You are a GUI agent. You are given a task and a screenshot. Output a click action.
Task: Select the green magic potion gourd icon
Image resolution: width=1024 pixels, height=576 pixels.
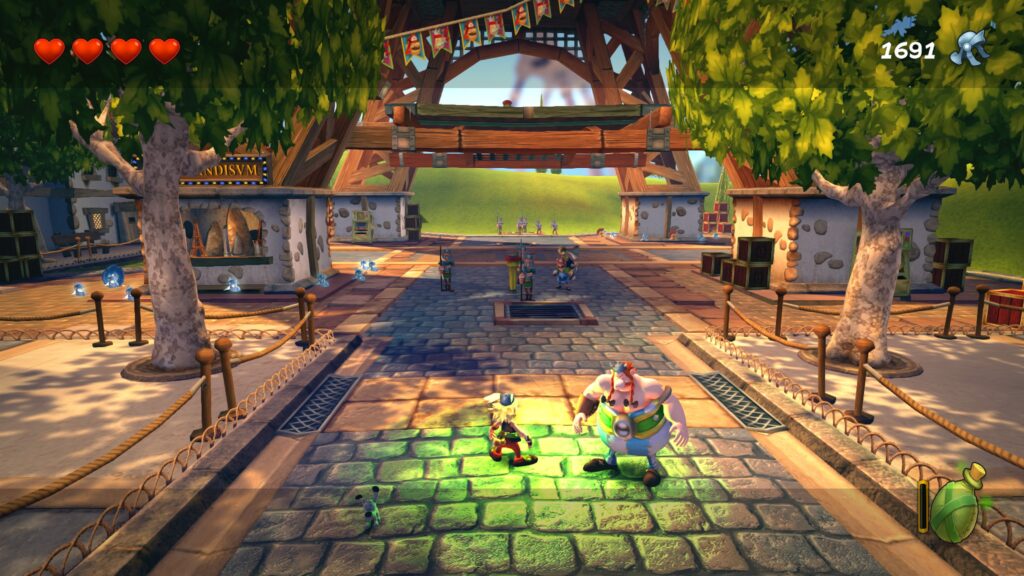point(957,504)
